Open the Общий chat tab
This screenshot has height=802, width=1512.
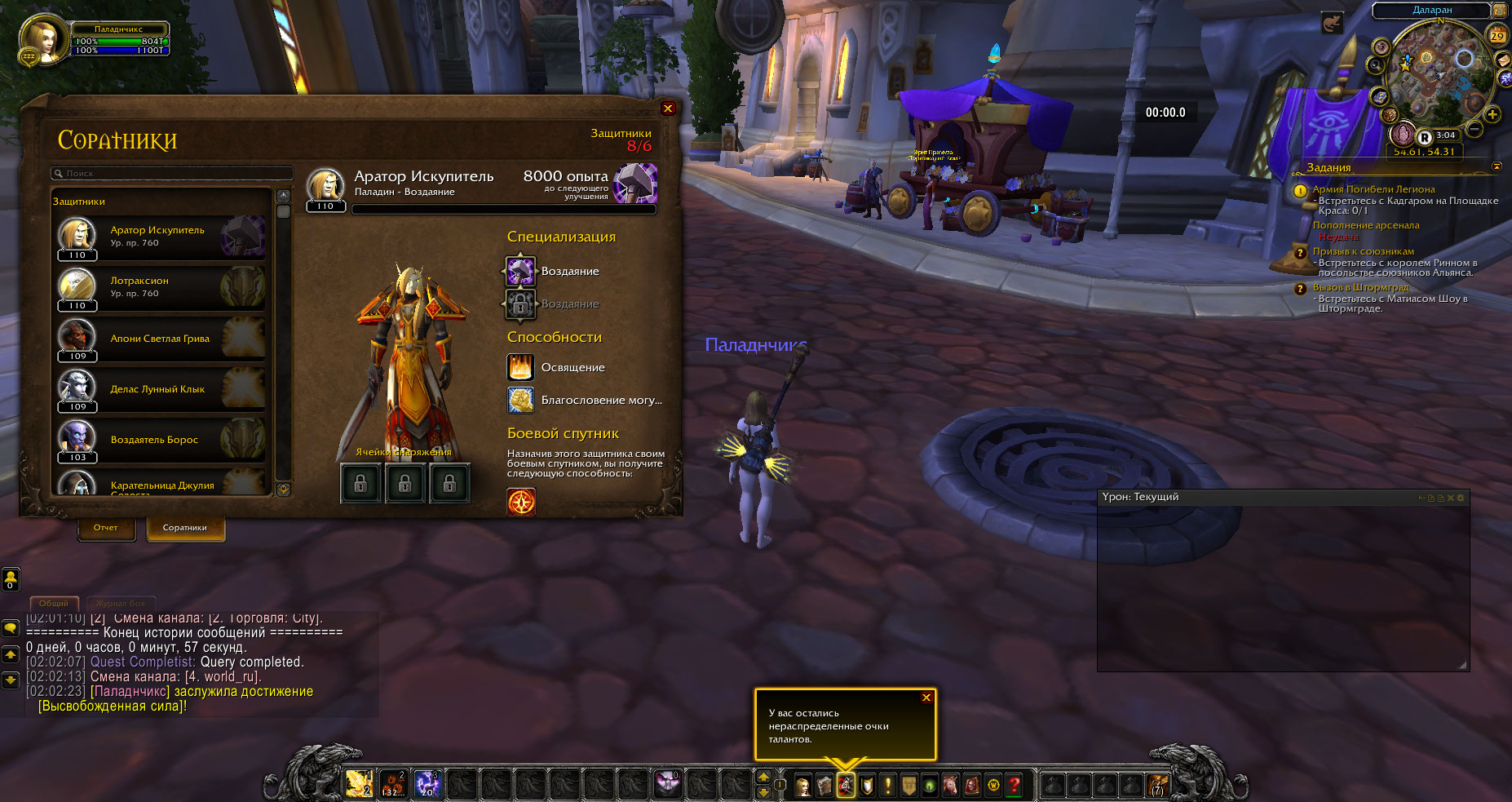[54, 604]
